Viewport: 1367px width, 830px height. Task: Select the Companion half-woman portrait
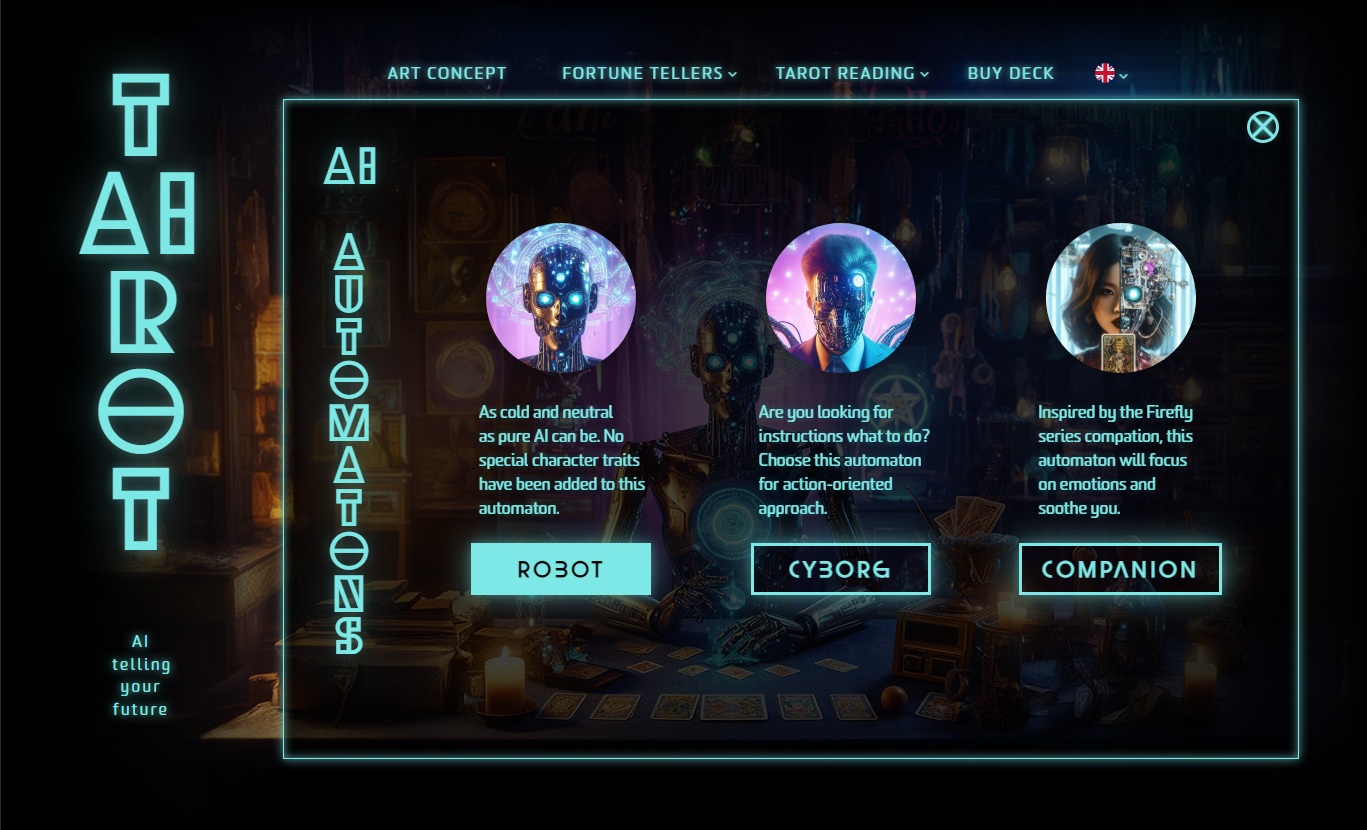tap(1120, 297)
